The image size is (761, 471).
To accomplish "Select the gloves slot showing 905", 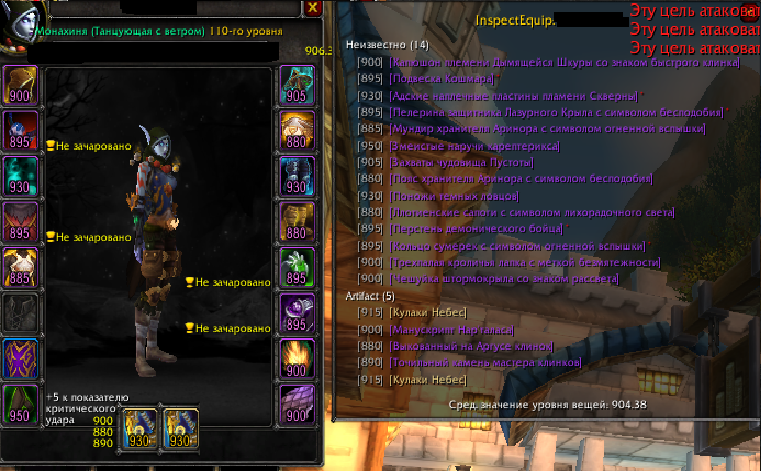I will [x=296, y=83].
